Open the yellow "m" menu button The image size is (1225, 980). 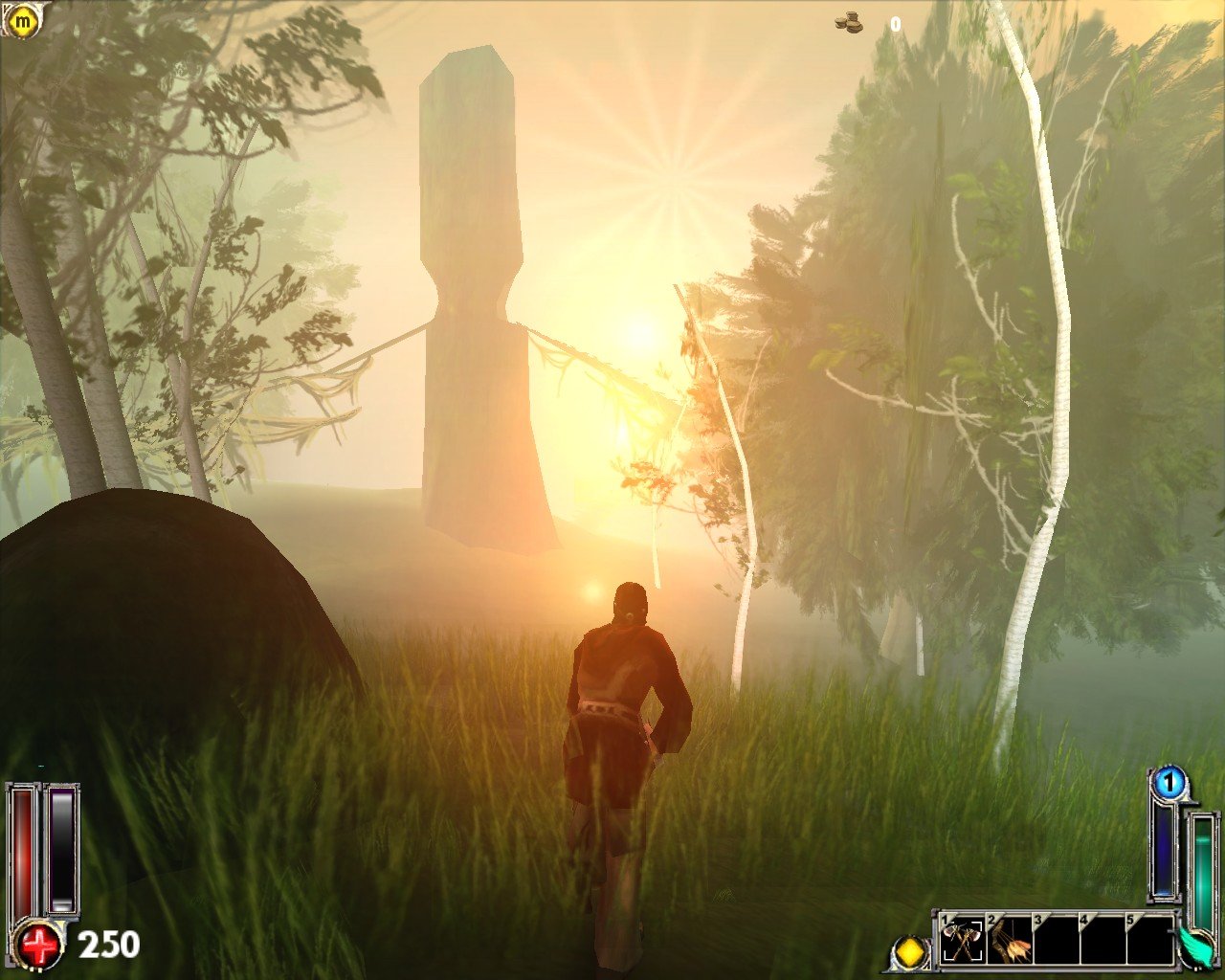pyautogui.click(x=20, y=19)
